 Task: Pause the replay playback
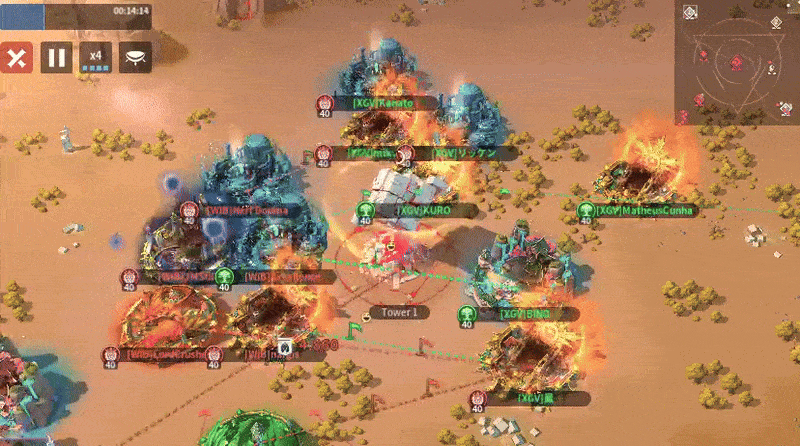[56, 57]
